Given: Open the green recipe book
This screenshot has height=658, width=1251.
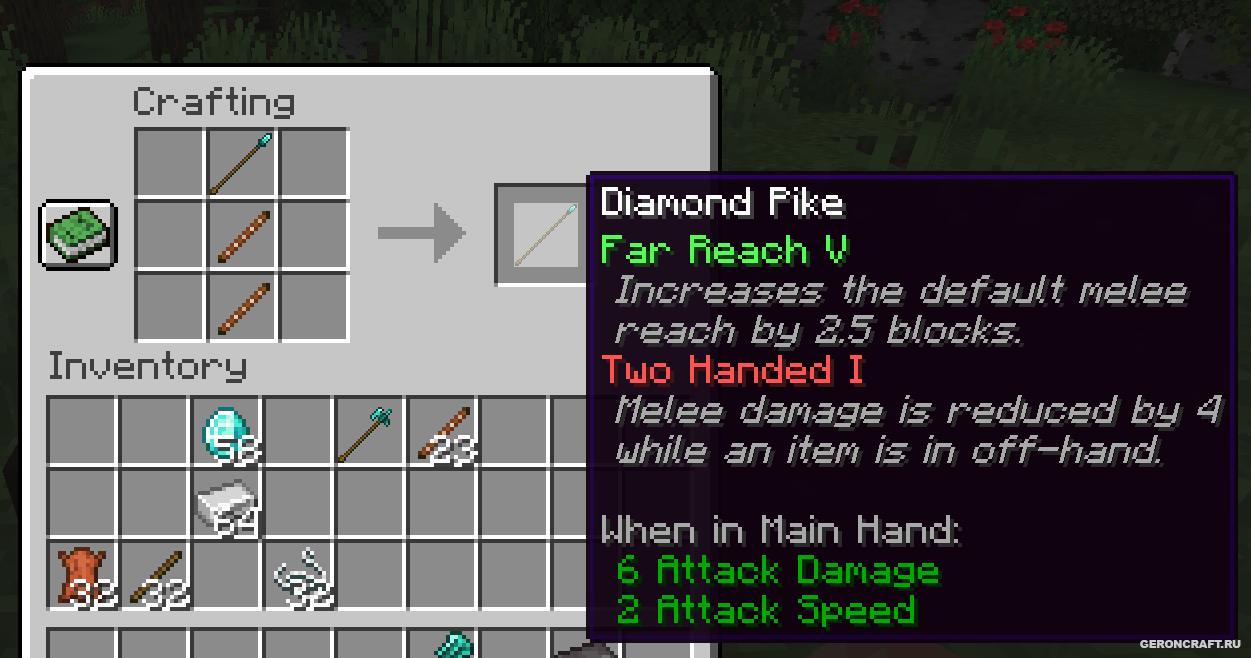Looking at the screenshot, I should point(78,235).
